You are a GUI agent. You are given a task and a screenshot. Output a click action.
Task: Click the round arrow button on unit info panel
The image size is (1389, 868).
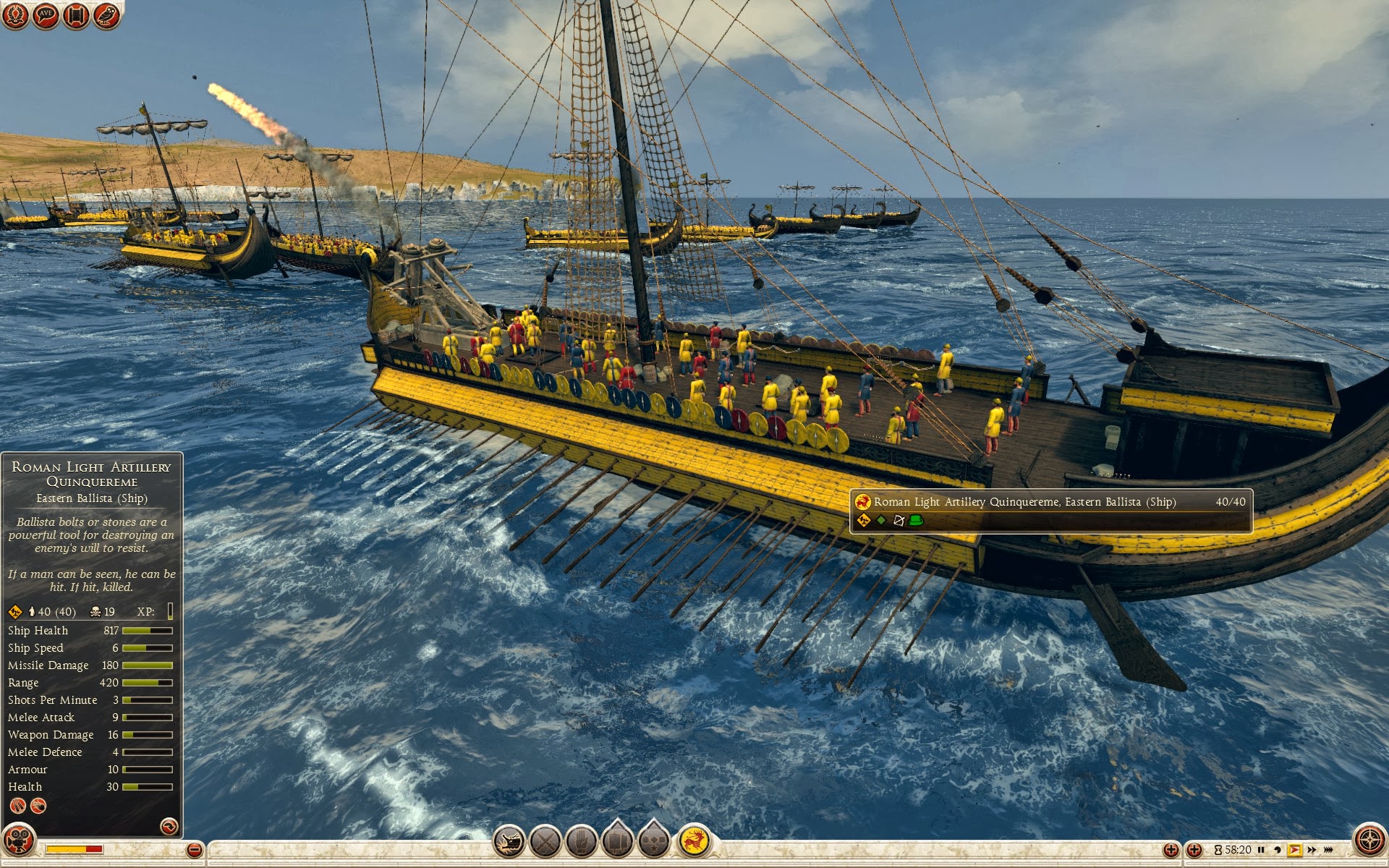click(169, 826)
